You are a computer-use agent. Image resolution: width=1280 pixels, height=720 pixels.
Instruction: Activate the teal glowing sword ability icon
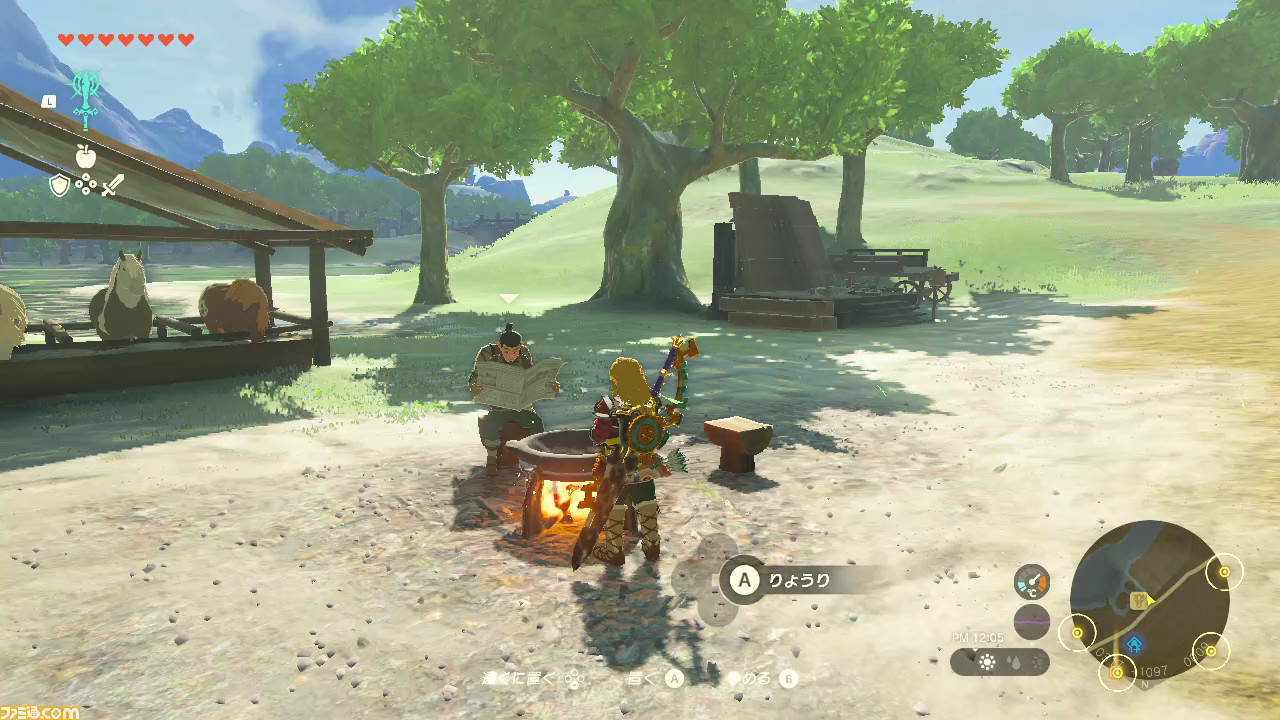point(86,97)
